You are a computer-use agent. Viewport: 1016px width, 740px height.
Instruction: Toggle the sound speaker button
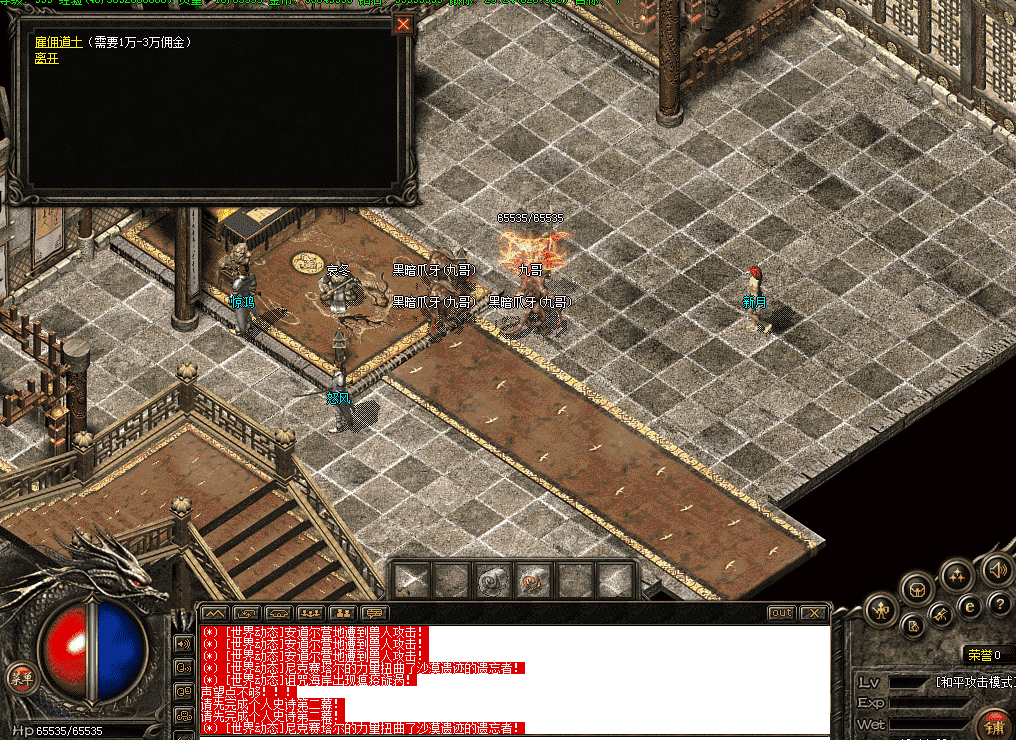coord(997,570)
